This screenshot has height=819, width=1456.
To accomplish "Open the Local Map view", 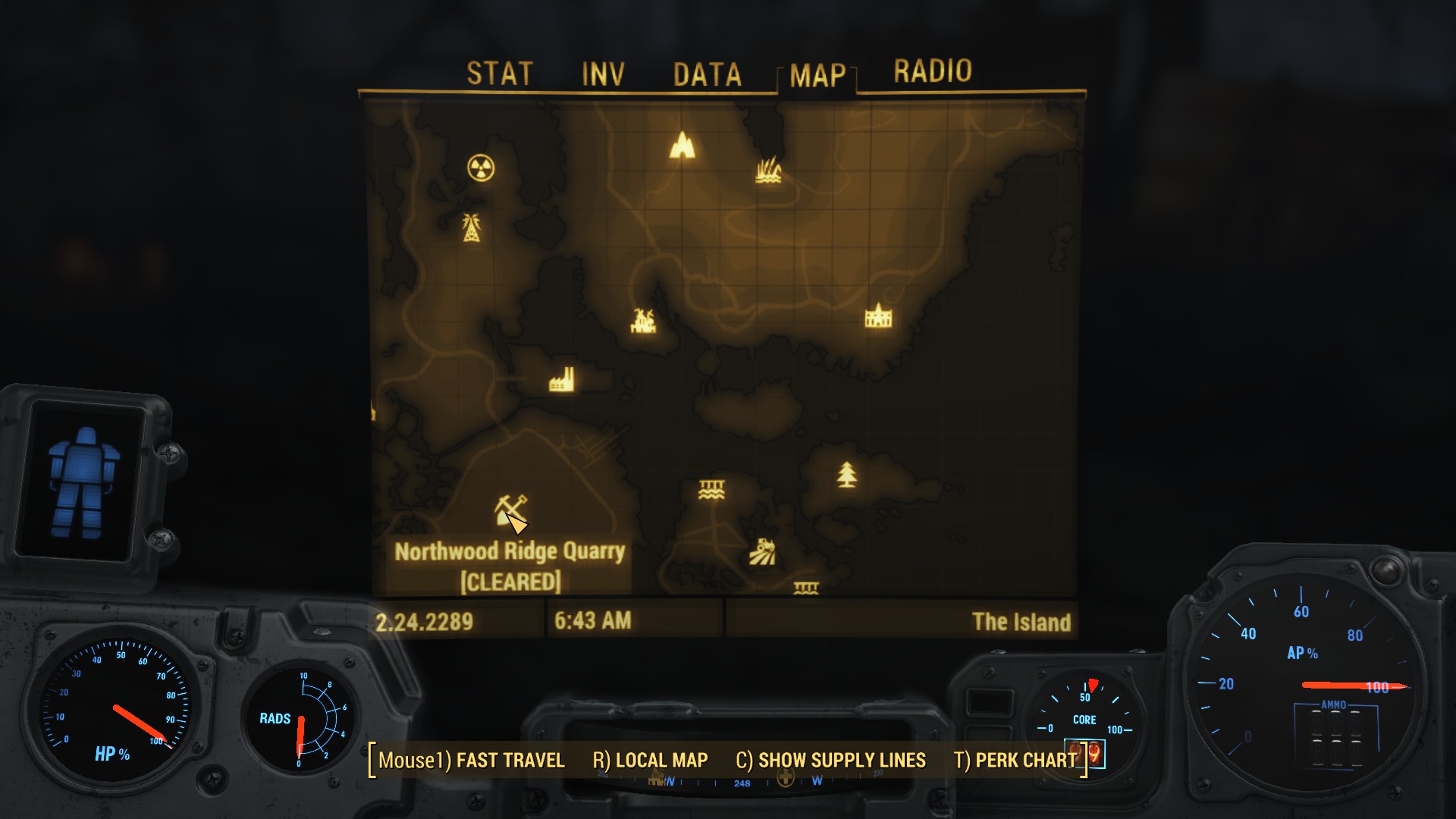I will (650, 760).
